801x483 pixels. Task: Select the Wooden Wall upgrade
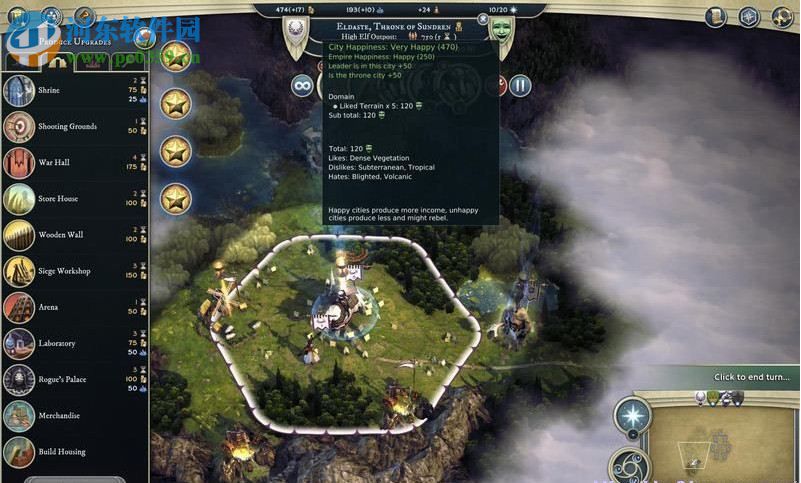click(x=75, y=235)
